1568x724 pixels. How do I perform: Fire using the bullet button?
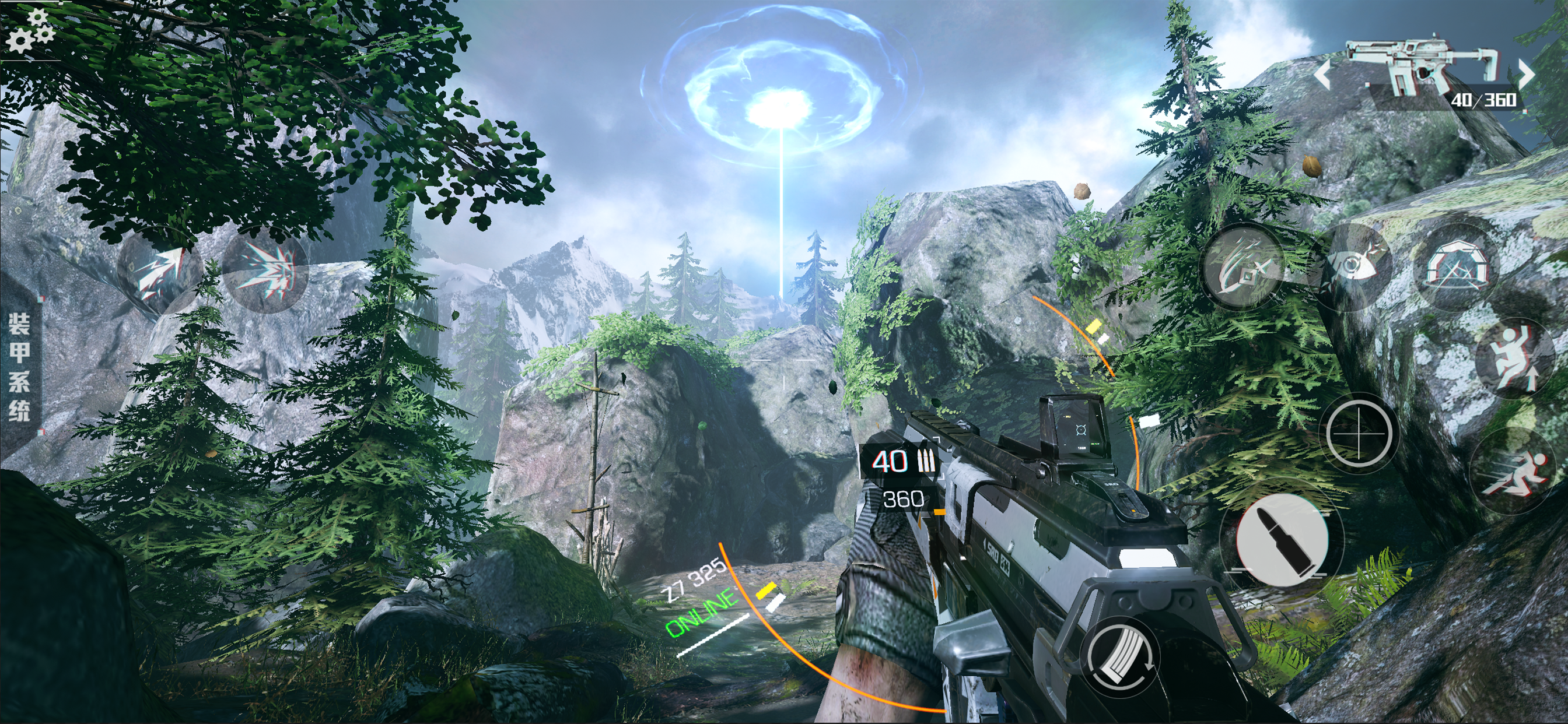click(1282, 542)
